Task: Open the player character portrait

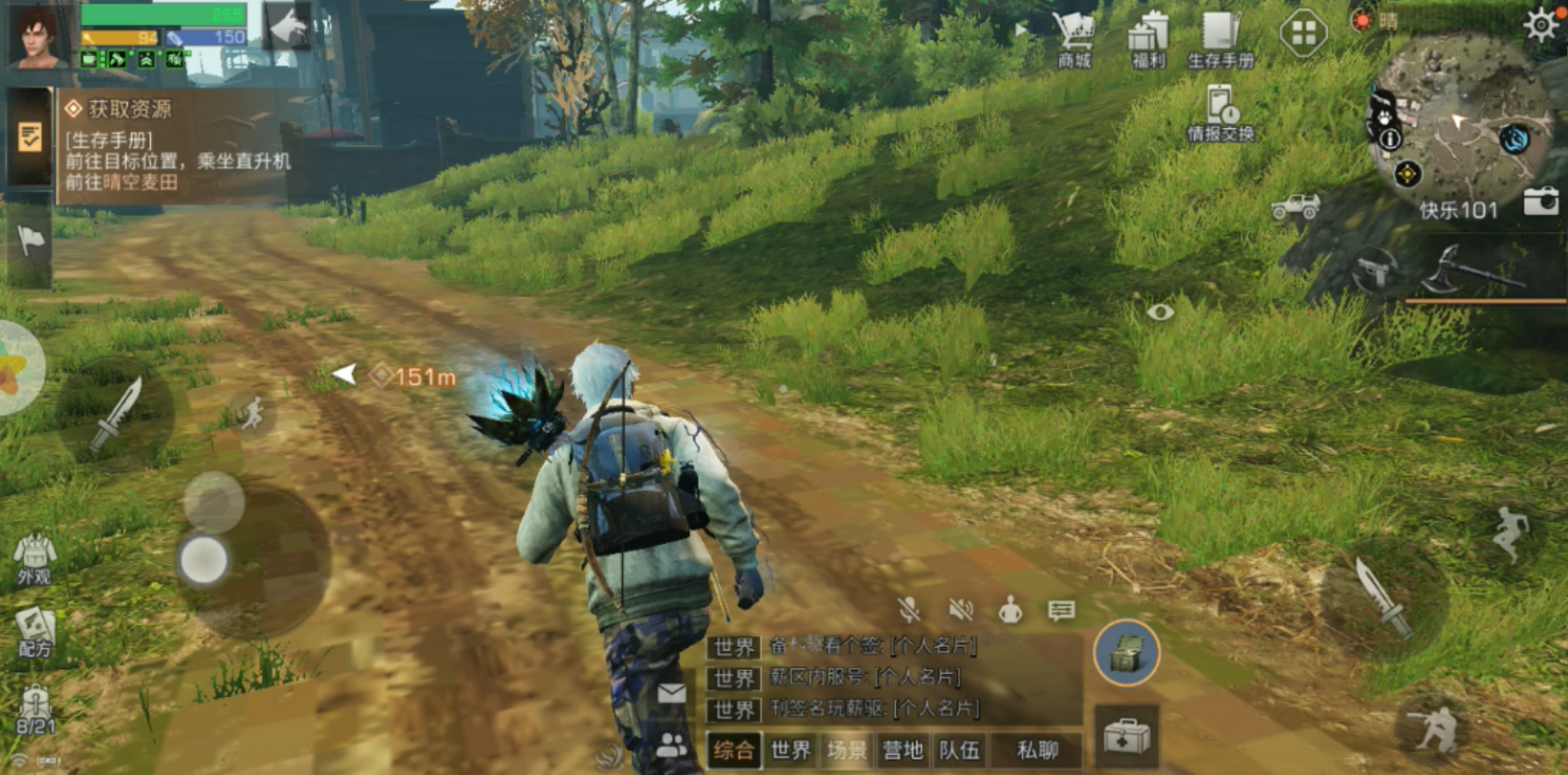Action: click(x=39, y=38)
